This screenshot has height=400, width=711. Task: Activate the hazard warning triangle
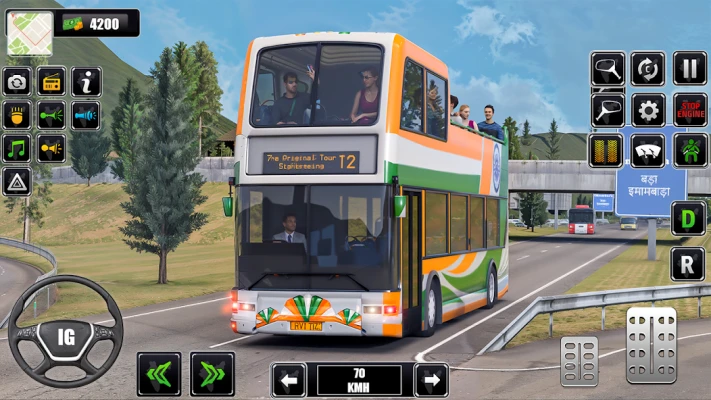tap(17, 182)
